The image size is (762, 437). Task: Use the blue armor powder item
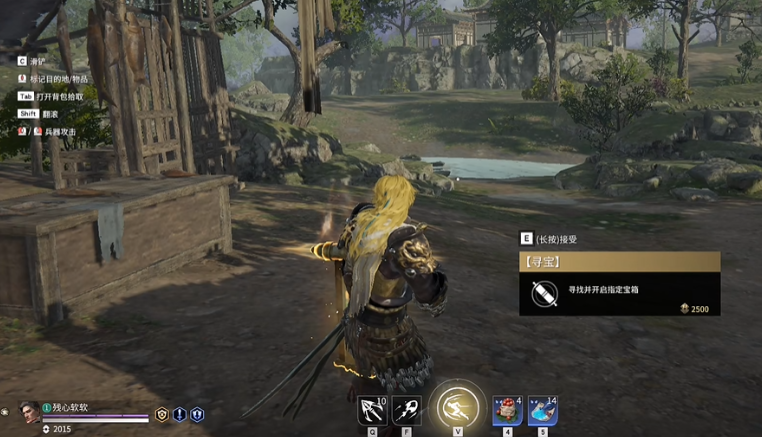point(543,410)
